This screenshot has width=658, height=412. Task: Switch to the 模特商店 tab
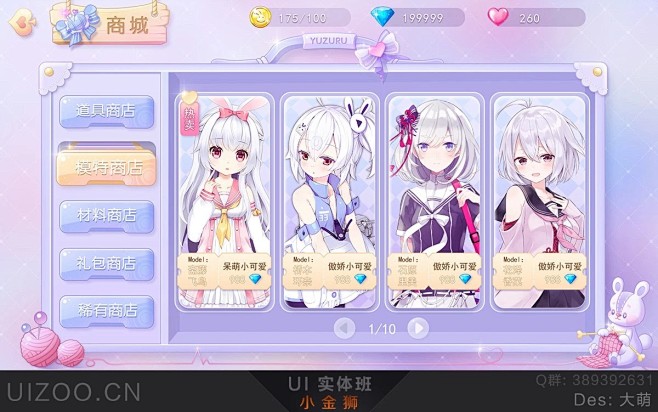pos(106,166)
